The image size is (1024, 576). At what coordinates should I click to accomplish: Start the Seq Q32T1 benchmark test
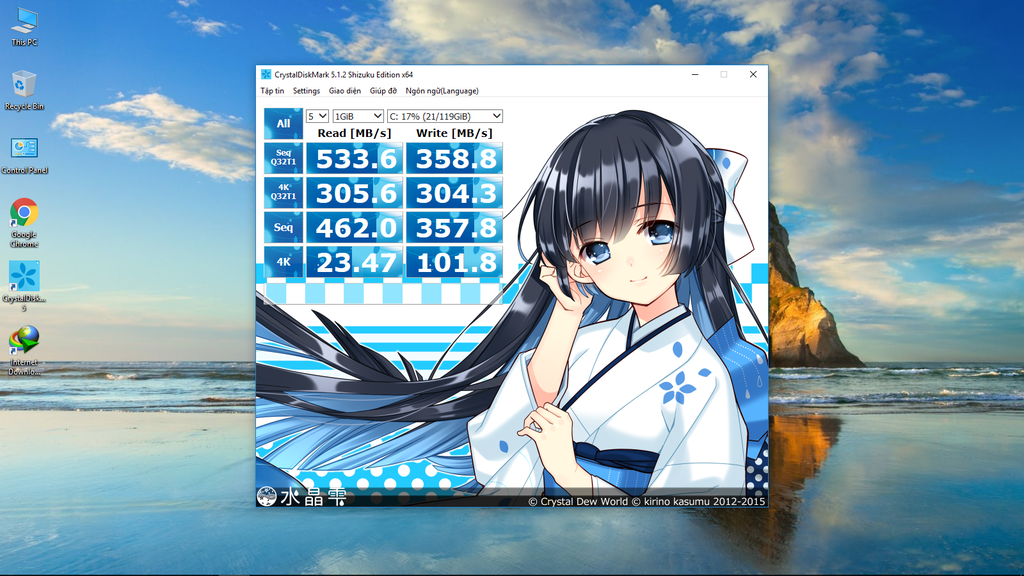[x=283, y=157]
